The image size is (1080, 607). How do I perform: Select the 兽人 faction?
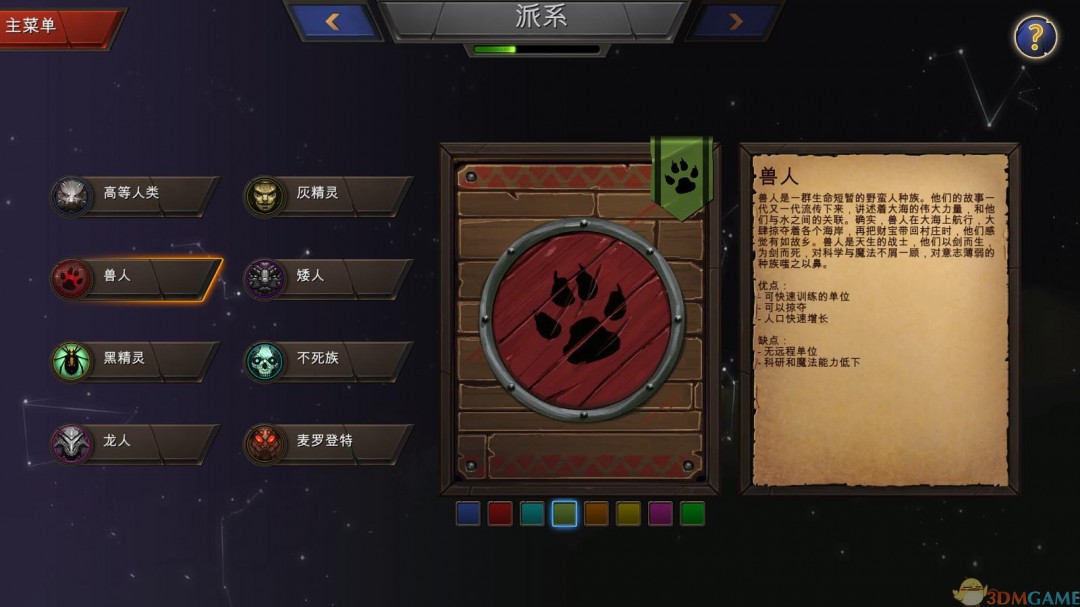pyautogui.click(x=134, y=277)
